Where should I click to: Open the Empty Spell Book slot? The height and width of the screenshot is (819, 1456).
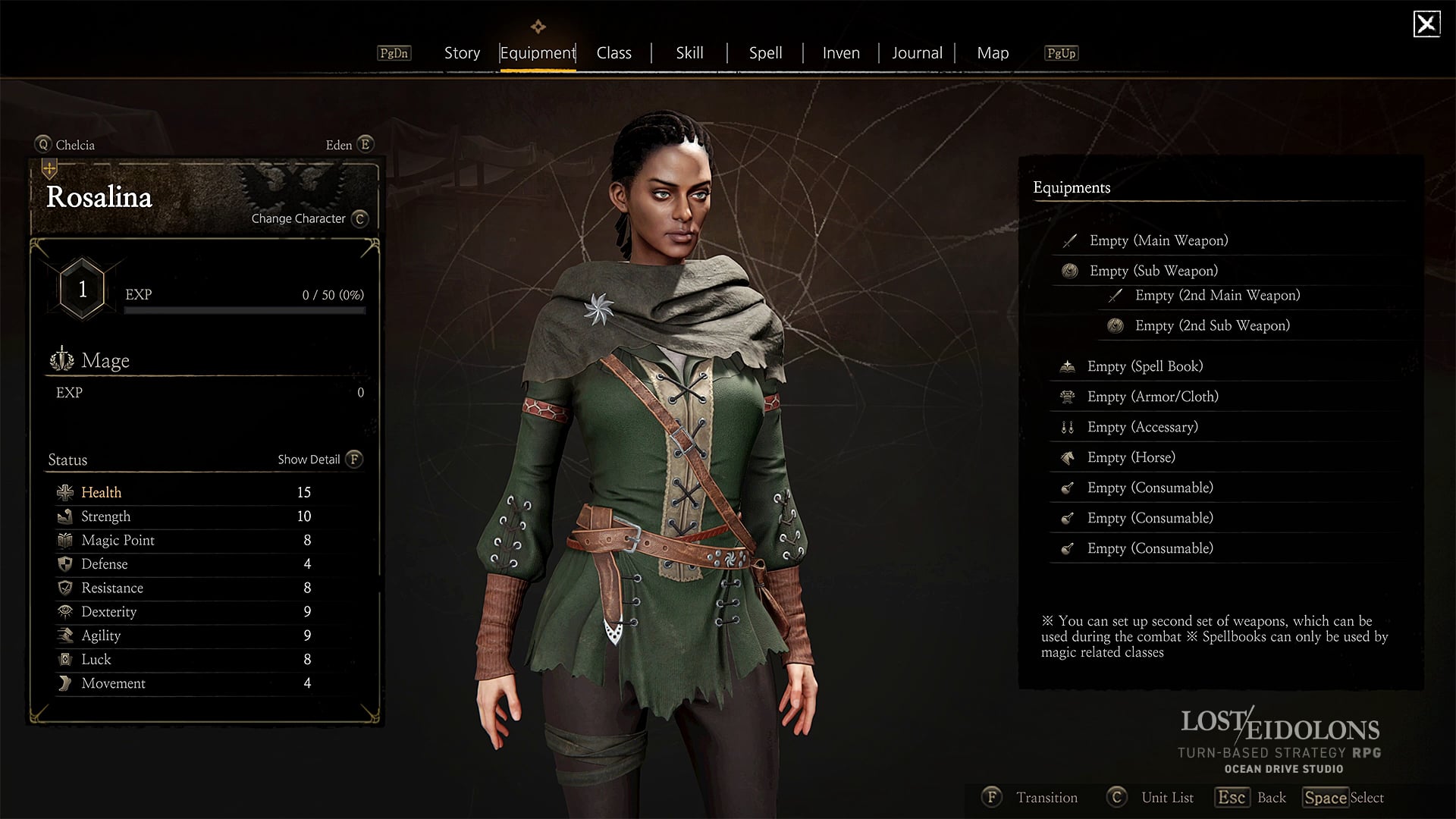tap(1144, 366)
